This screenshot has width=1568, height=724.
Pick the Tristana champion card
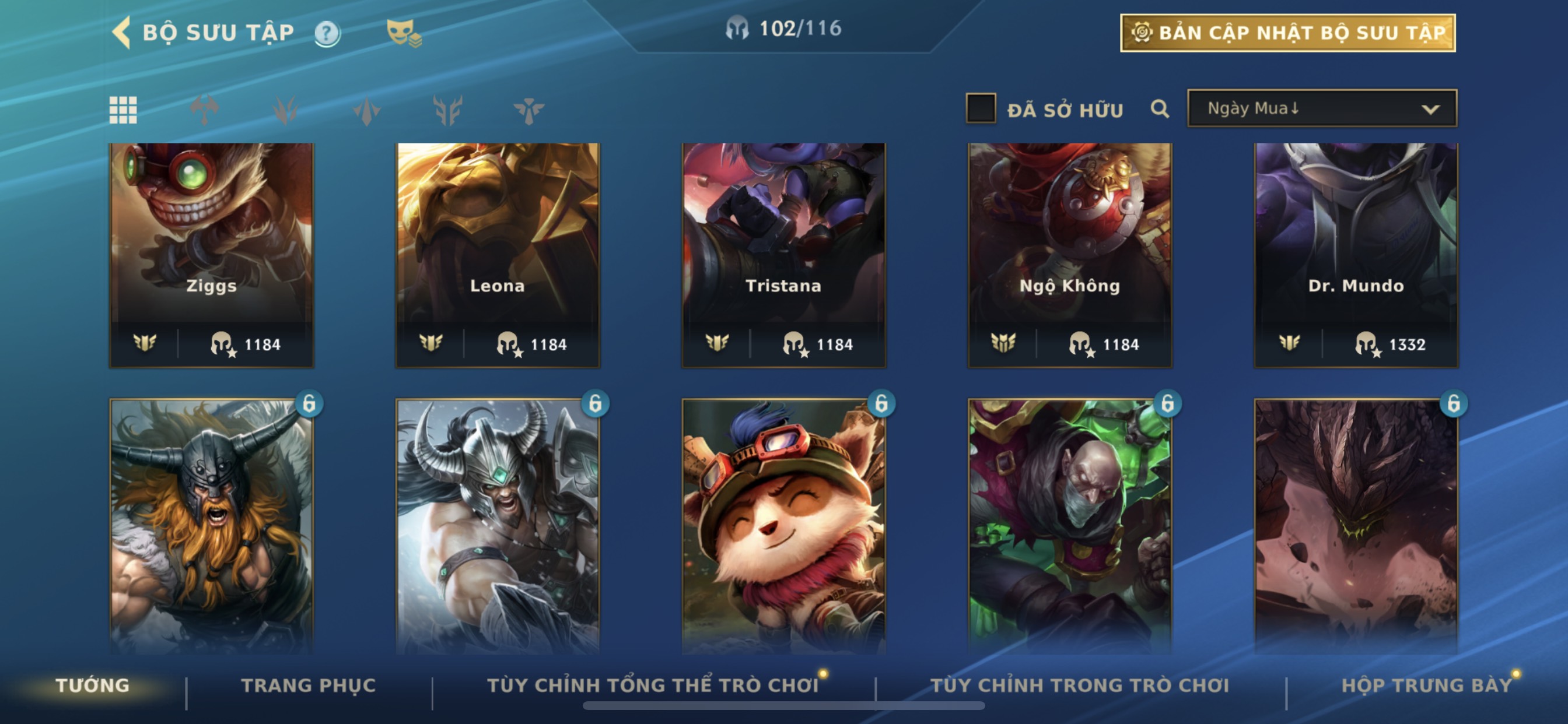783,254
